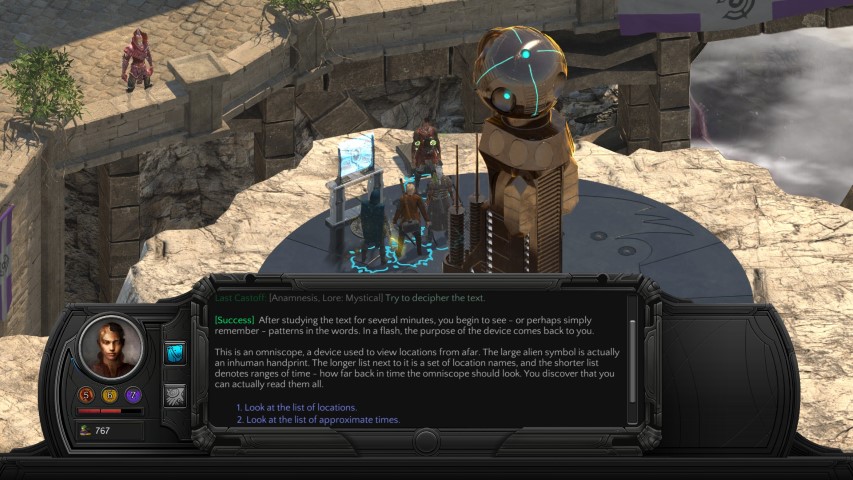853x480 pixels.
Task: Click the red stat pool orb showing 5
Action: tap(88, 395)
